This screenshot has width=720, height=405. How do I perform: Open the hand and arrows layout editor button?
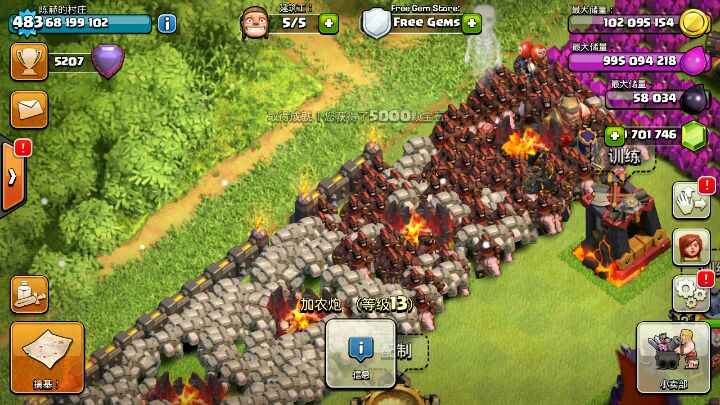pyautogui.click(x=690, y=199)
